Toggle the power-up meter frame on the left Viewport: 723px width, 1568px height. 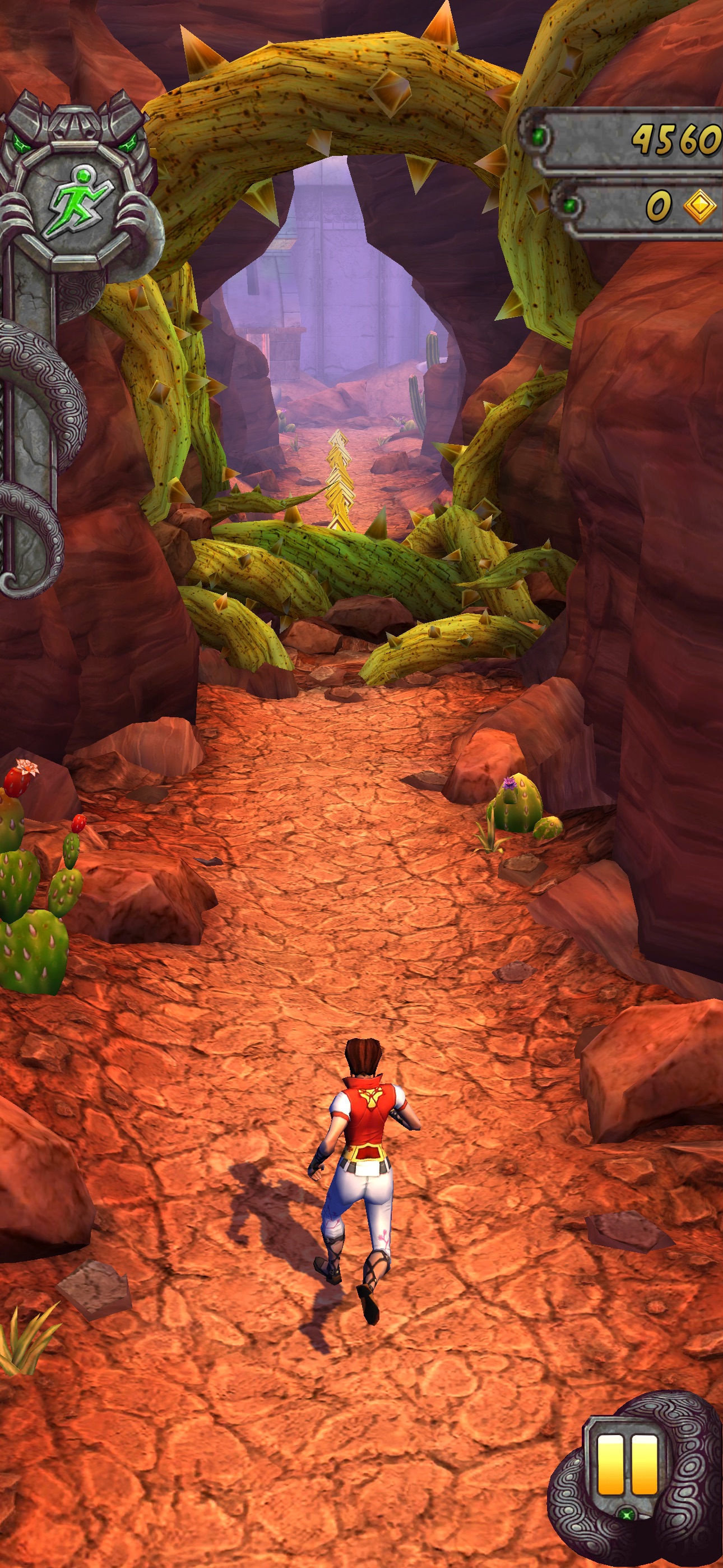(x=79, y=201)
